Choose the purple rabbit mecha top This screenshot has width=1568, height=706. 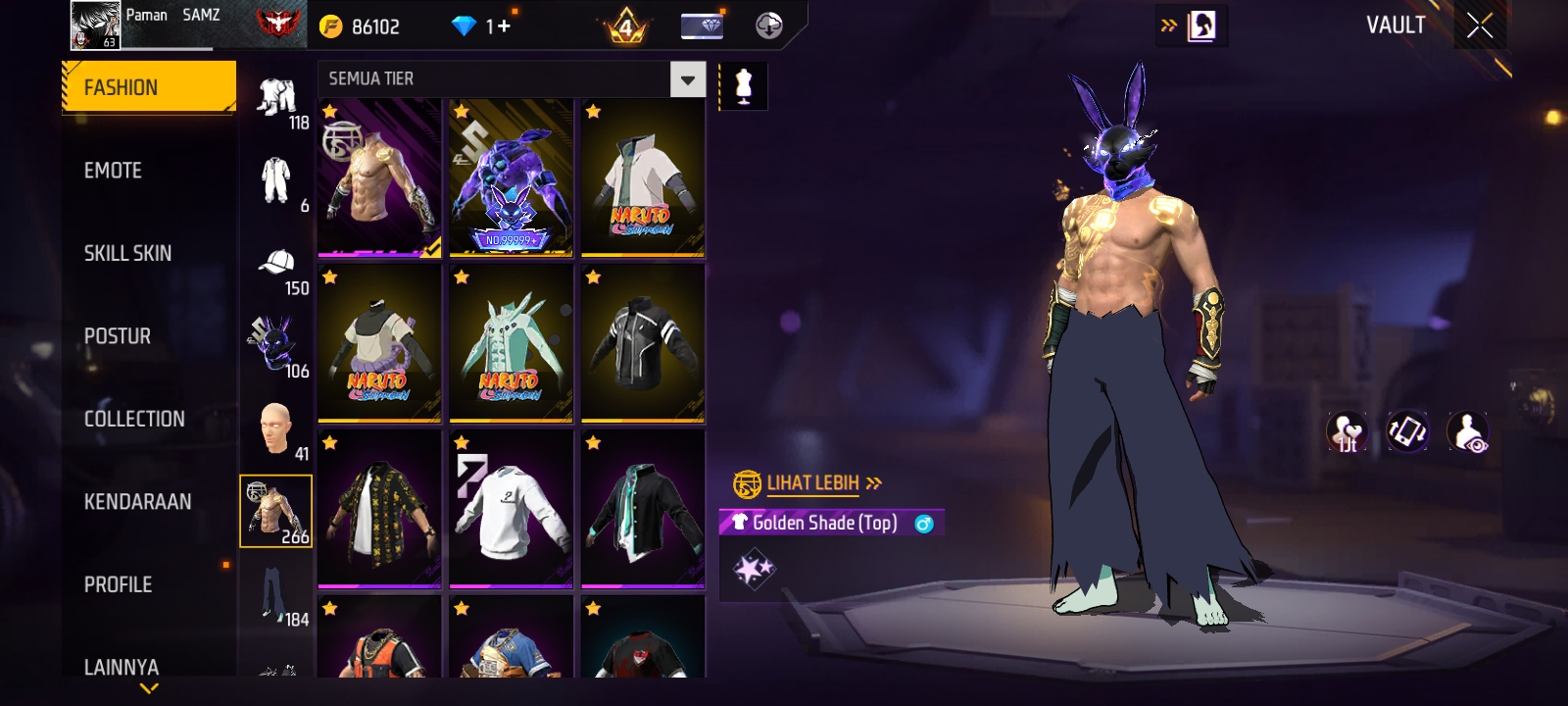click(x=511, y=177)
